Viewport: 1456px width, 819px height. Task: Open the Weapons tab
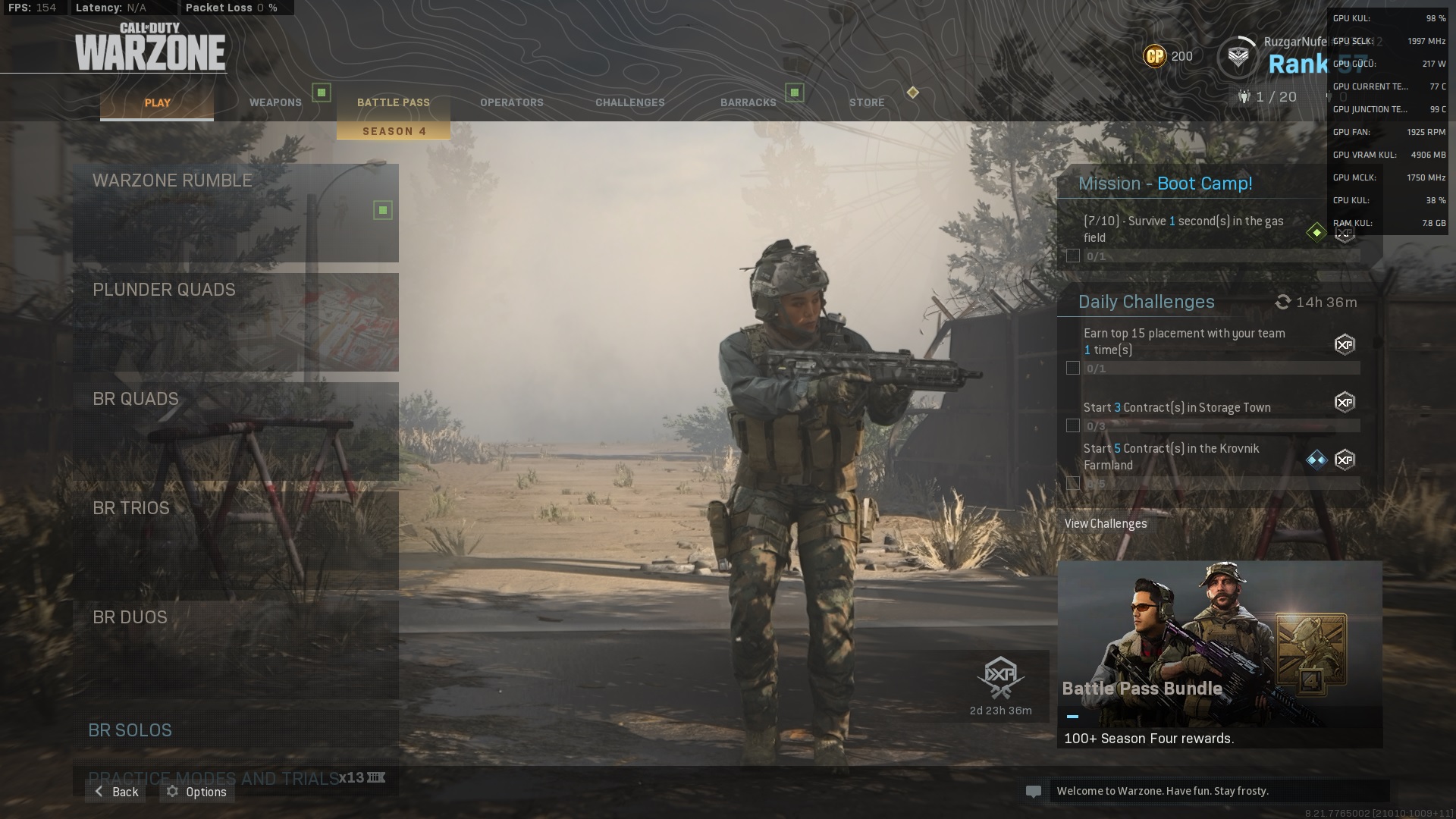click(275, 103)
